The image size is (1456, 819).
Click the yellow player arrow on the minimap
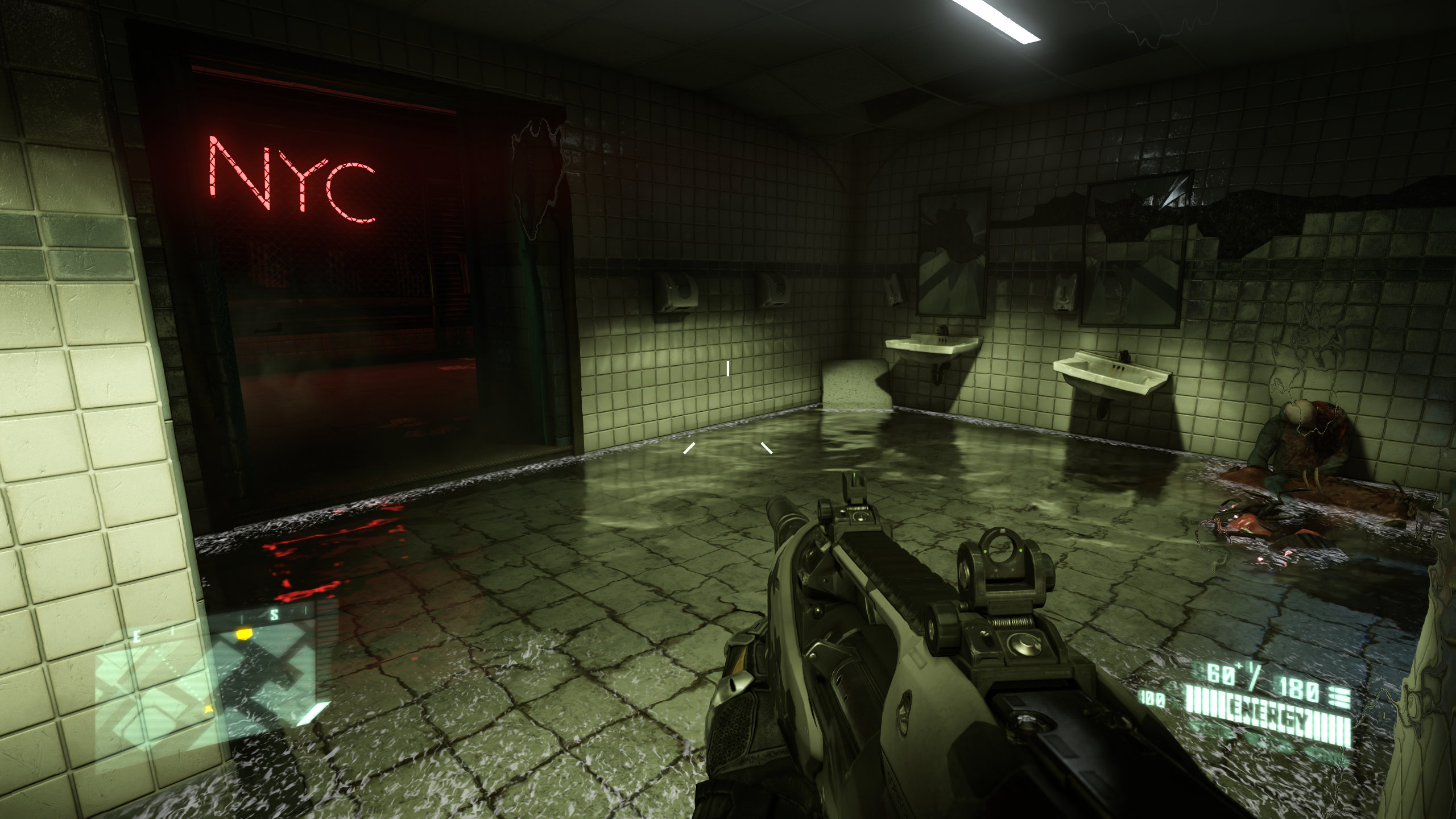209,709
